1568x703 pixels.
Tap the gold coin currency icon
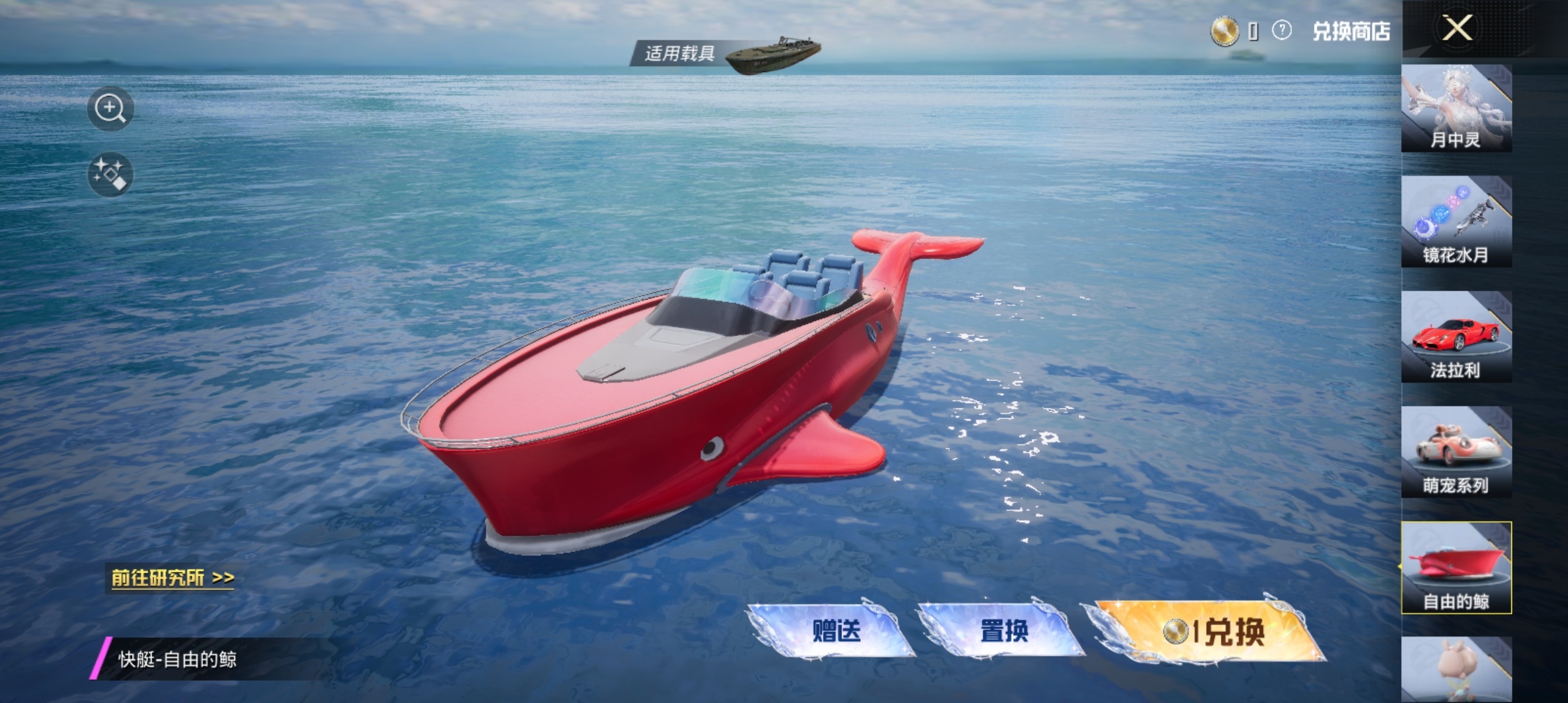tap(1224, 31)
